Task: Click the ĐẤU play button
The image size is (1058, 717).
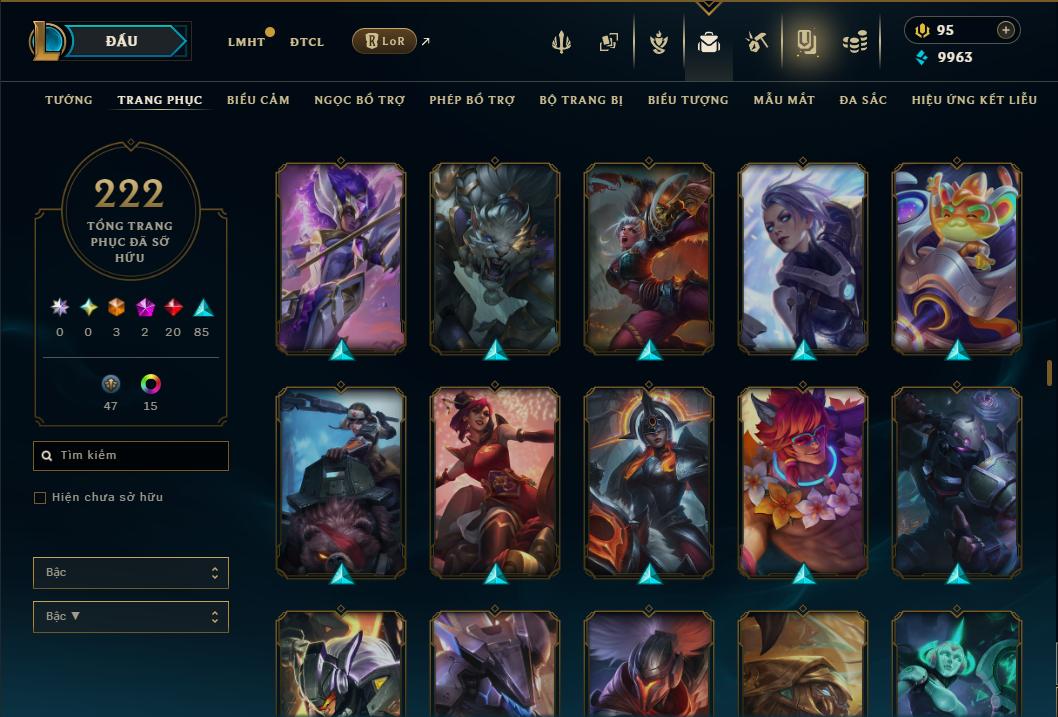Action: tap(122, 41)
